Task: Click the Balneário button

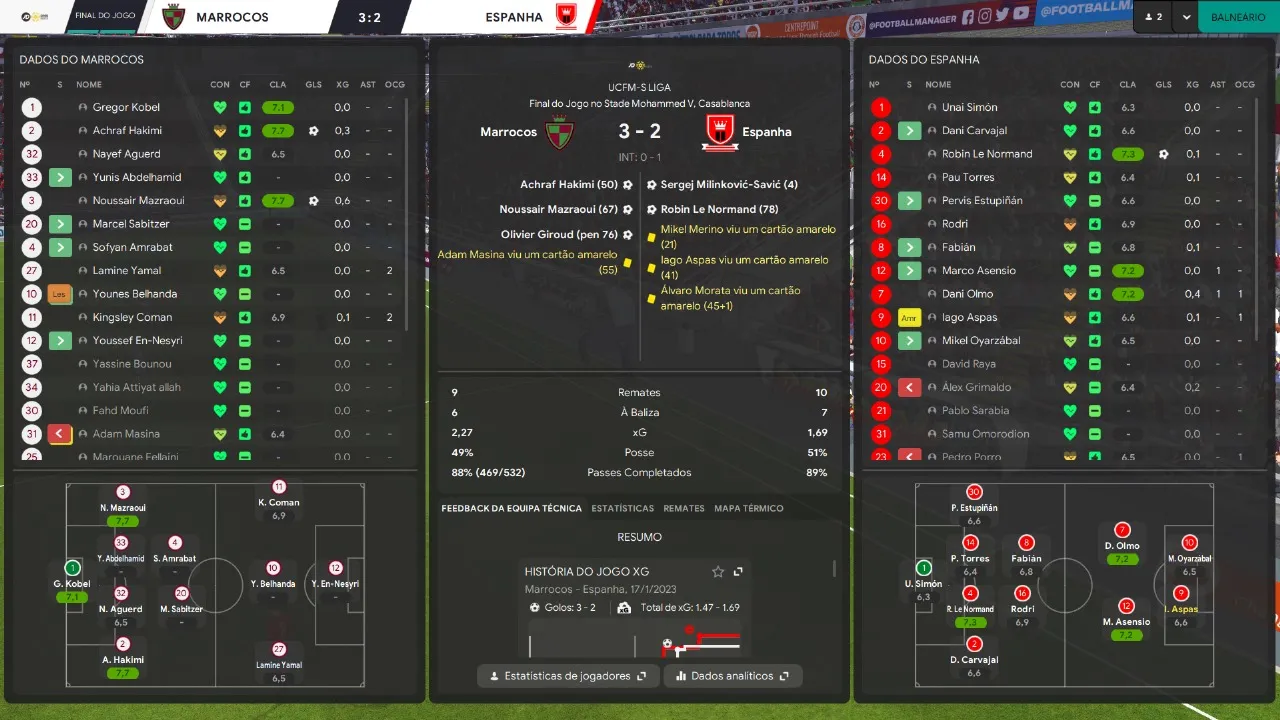Action: click(1238, 17)
